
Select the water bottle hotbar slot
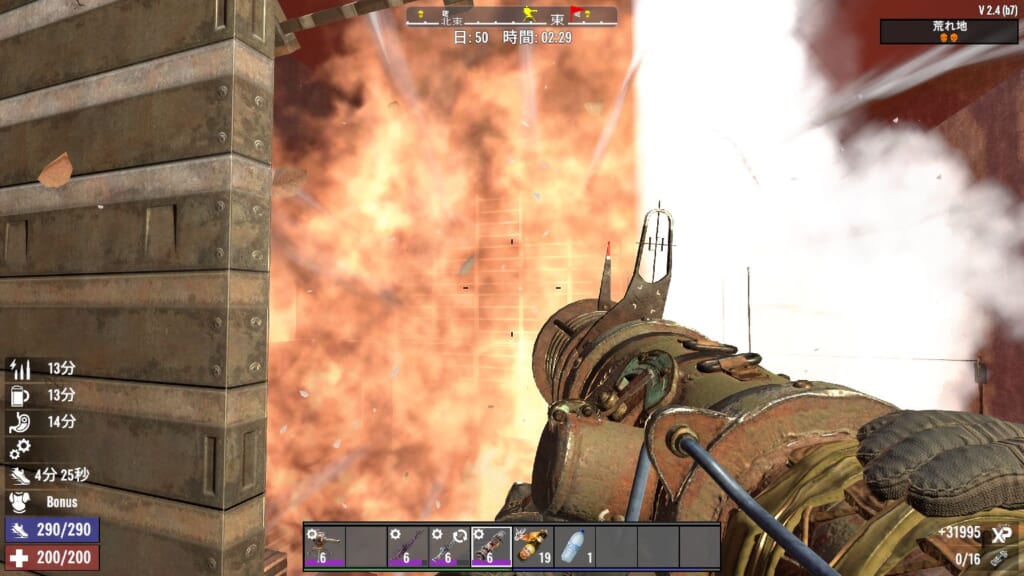574,547
